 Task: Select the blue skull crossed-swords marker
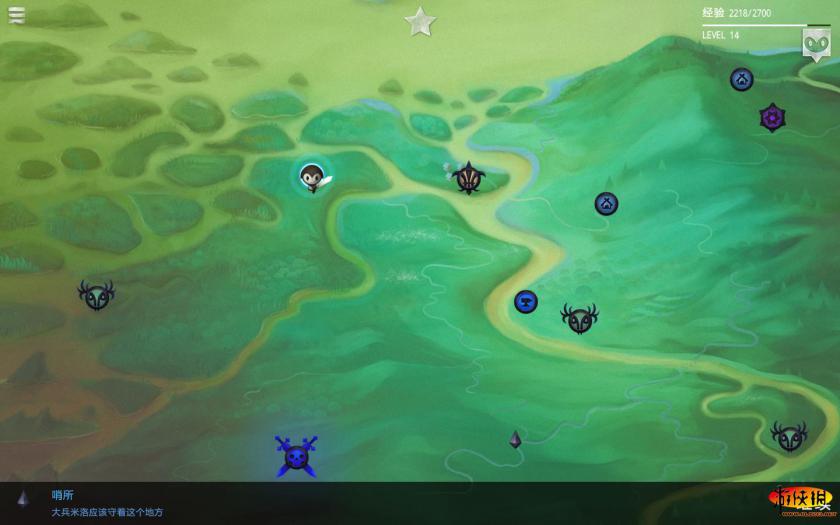click(x=296, y=456)
